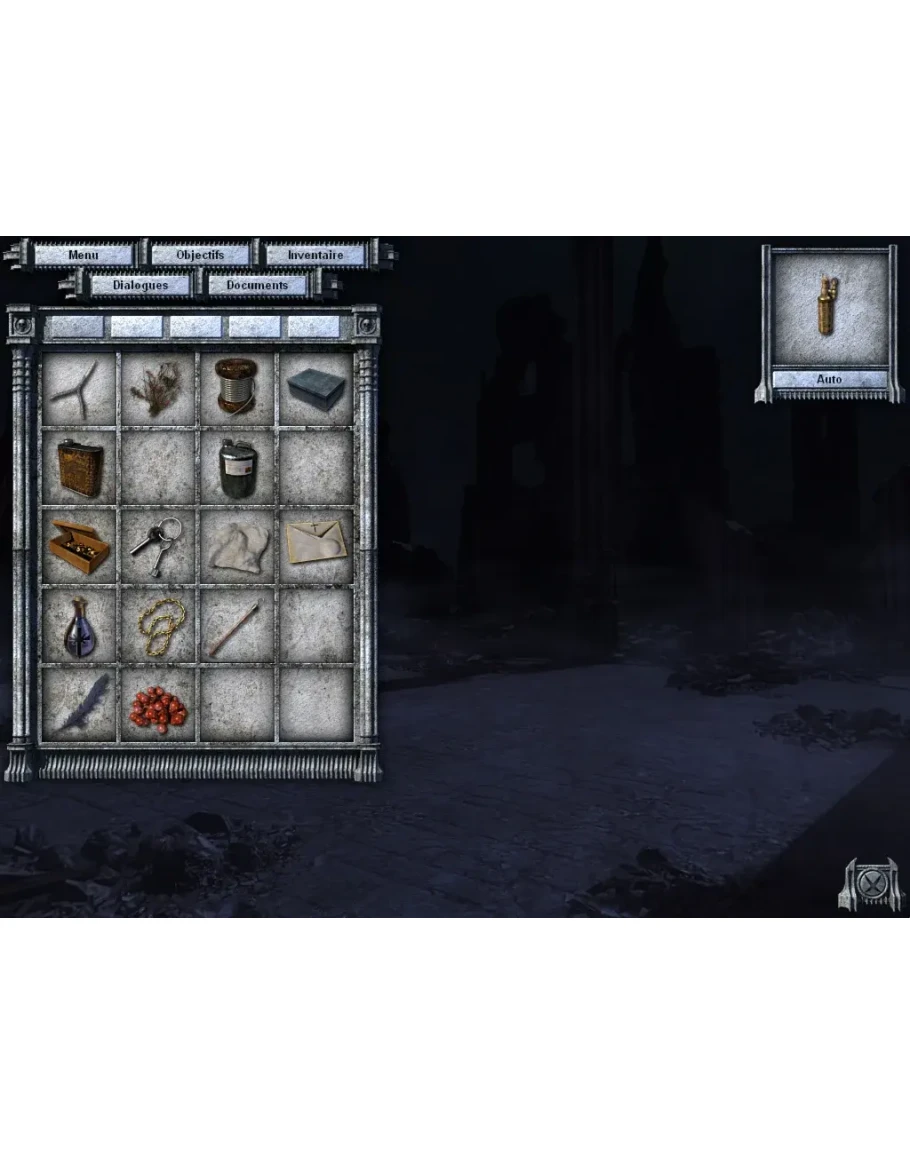The height and width of the screenshot is (1155, 910).
Task: Select the dark feather item
Action: (79, 704)
